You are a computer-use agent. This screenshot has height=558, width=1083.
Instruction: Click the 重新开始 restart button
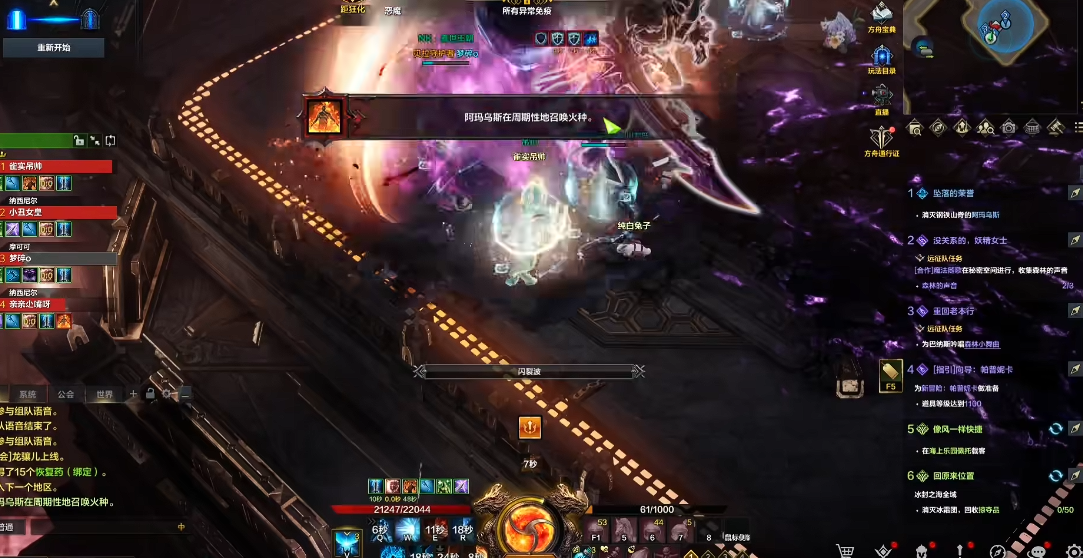[x=54, y=47]
